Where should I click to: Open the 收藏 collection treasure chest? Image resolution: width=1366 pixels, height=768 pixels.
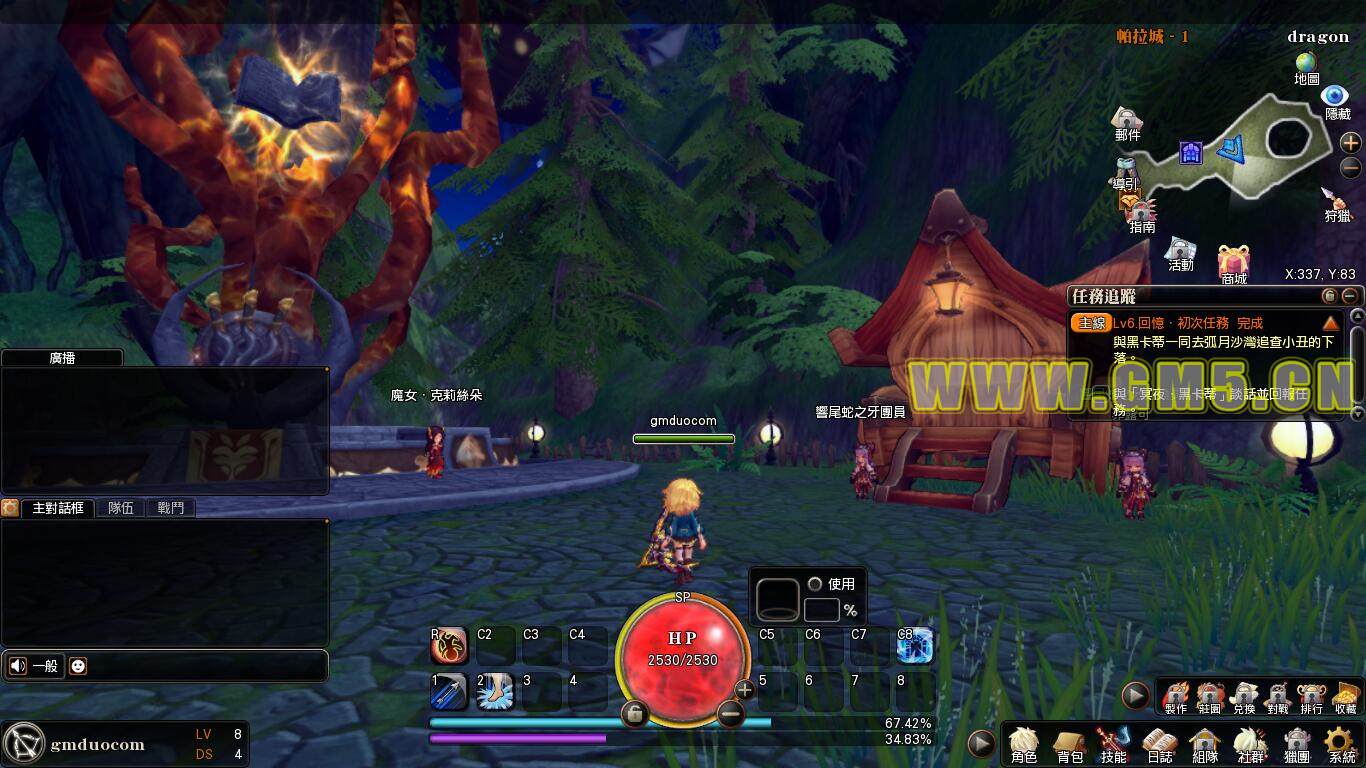(1345, 695)
